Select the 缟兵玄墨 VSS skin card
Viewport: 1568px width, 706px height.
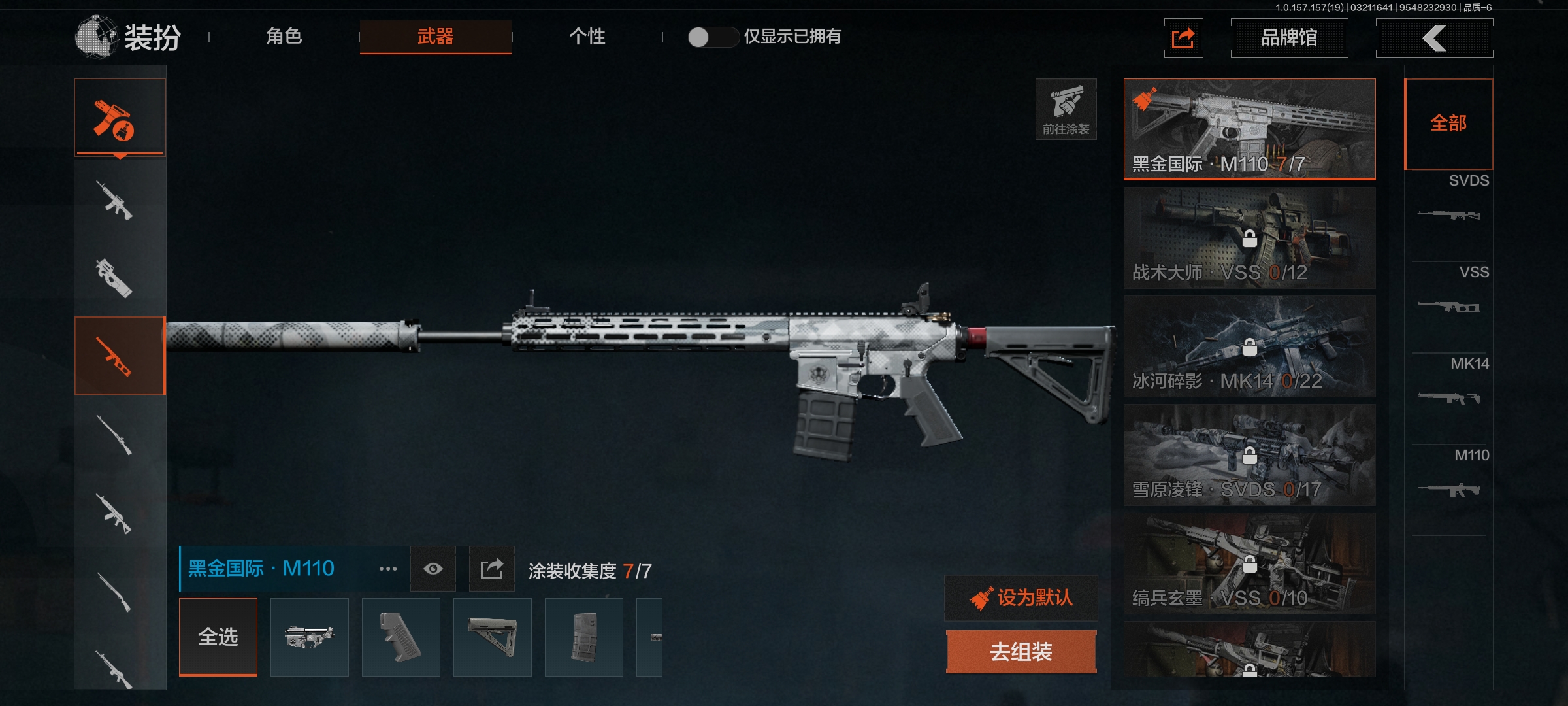pyautogui.click(x=1249, y=563)
